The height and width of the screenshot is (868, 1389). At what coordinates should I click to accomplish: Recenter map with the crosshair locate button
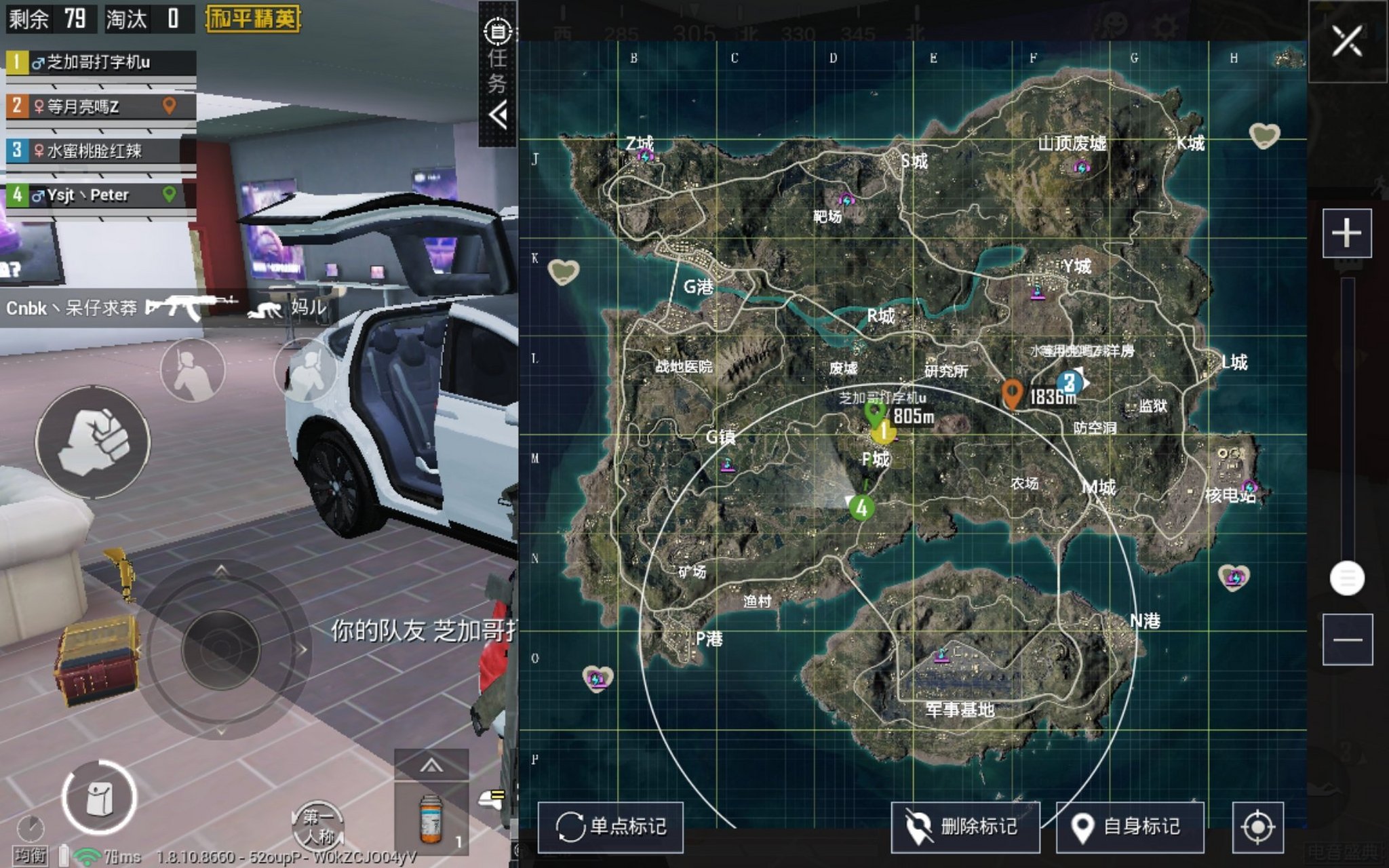1257,827
